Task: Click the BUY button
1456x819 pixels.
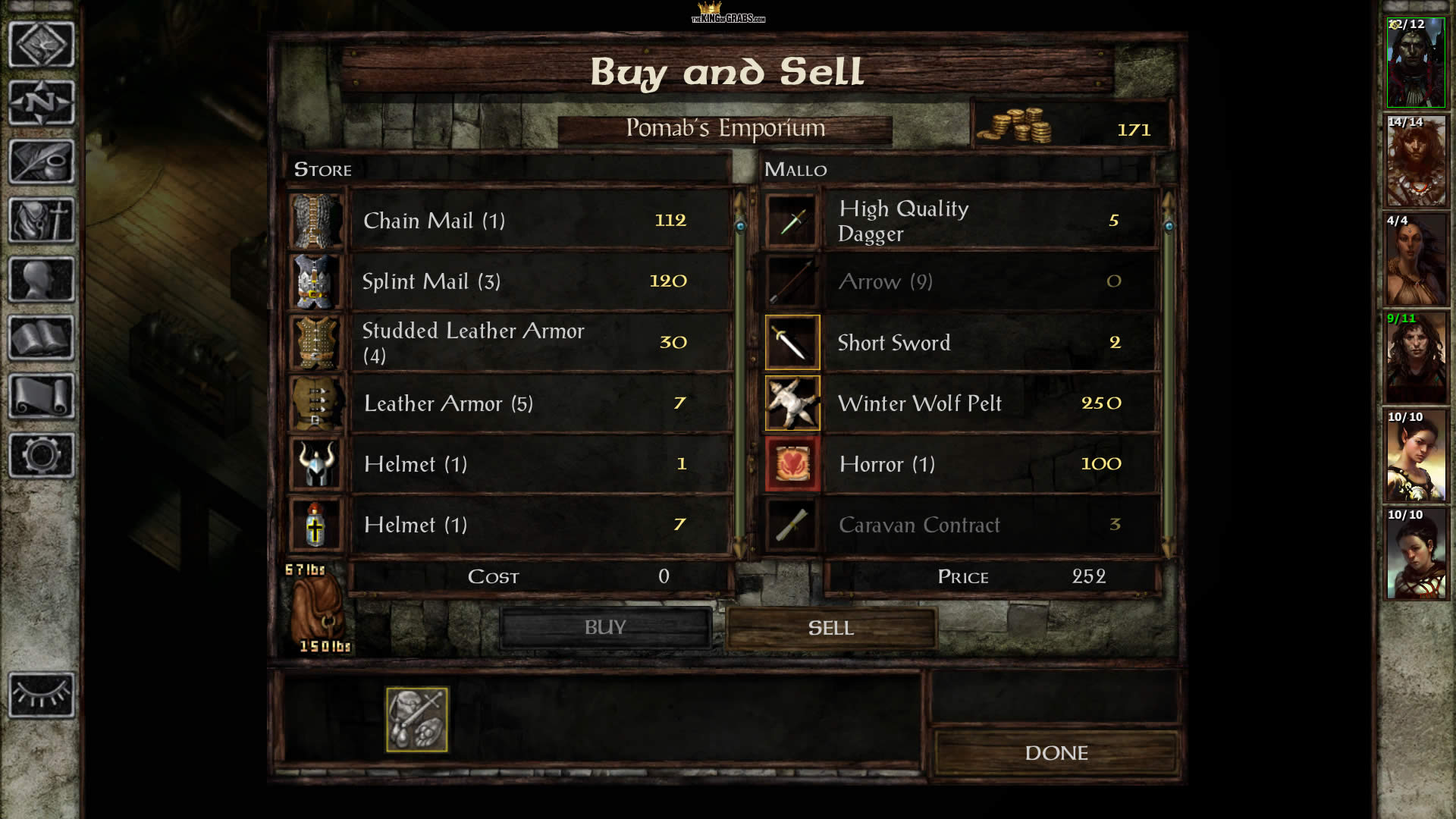Action: coord(605,628)
